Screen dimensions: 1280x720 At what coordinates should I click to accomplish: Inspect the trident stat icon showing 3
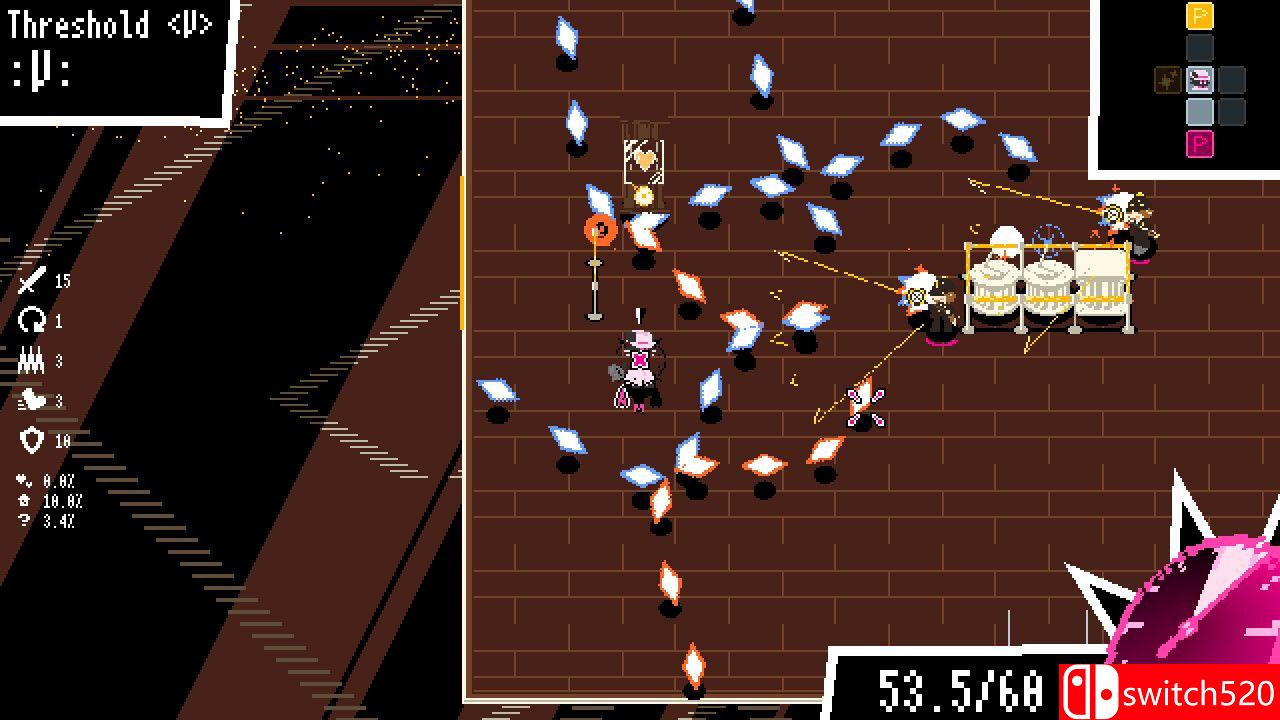[x=31, y=360]
